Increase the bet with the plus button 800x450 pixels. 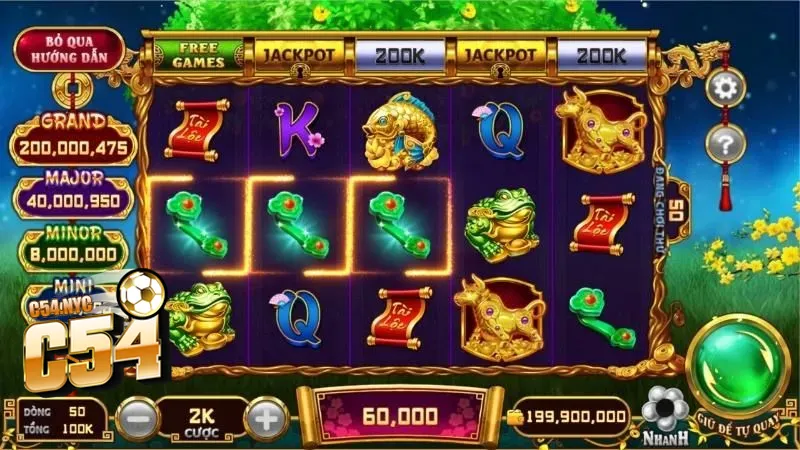pos(266,415)
